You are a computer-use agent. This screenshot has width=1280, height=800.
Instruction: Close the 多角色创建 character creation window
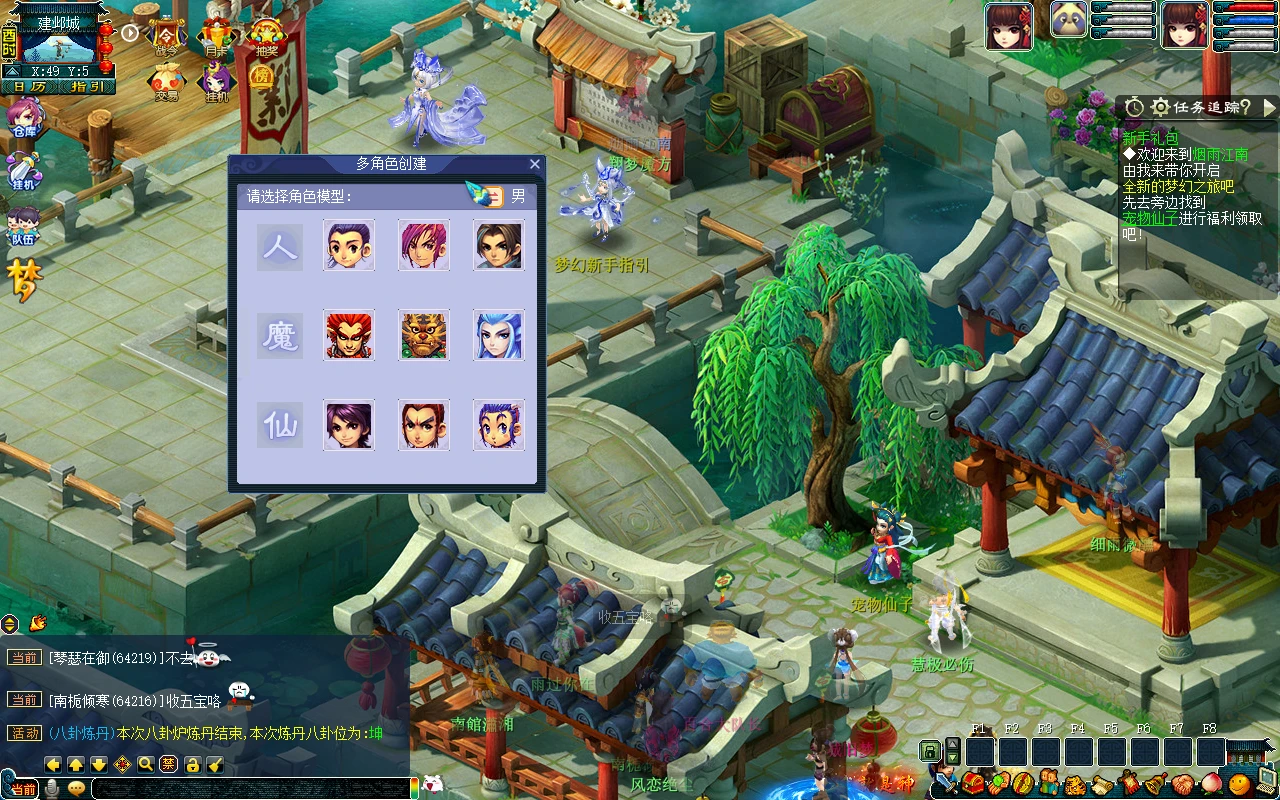click(x=534, y=164)
